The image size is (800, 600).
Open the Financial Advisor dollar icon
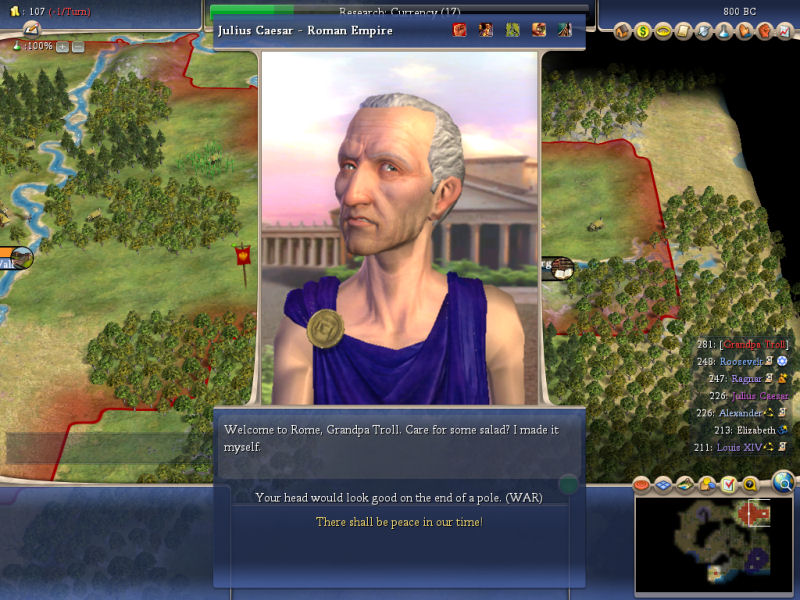point(642,31)
